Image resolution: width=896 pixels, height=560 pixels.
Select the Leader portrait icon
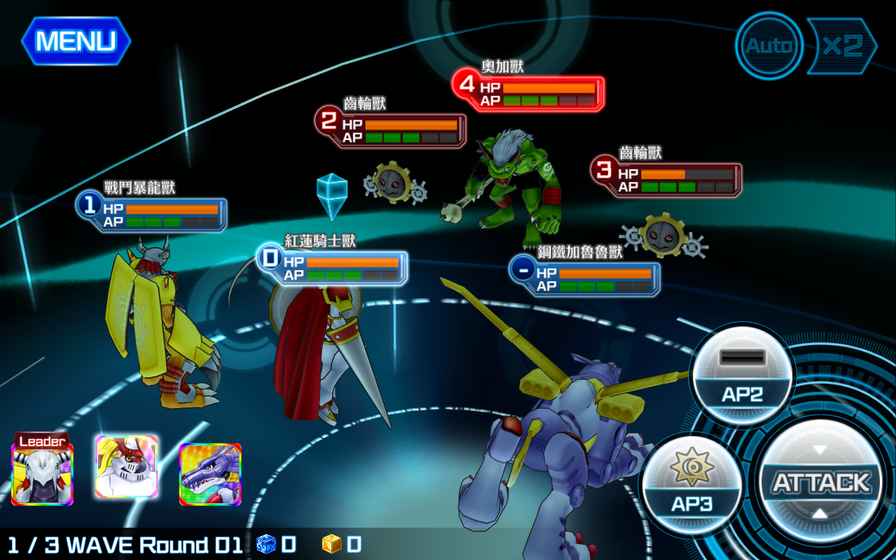click(x=42, y=468)
